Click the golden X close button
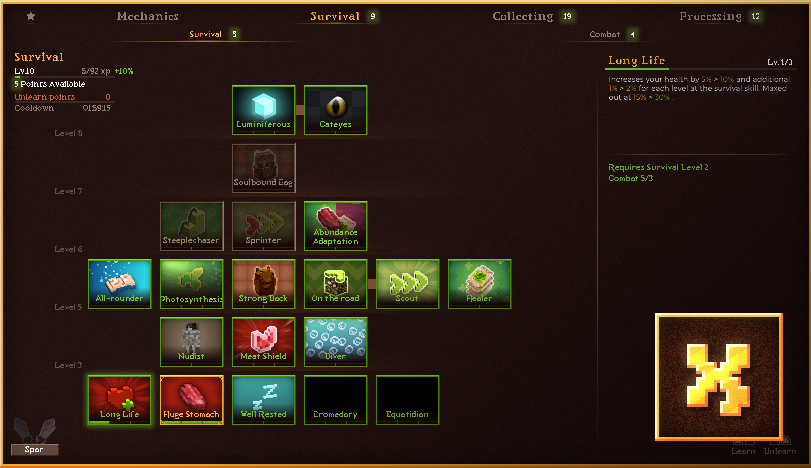 point(719,377)
